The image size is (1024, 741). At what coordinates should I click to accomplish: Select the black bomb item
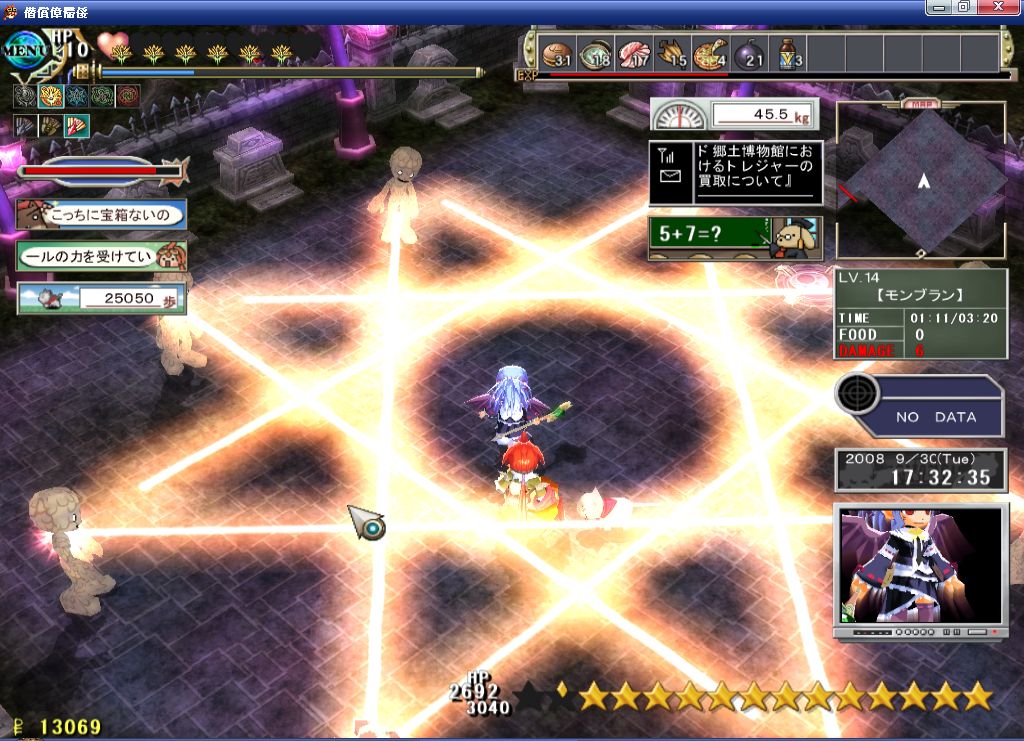750,53
